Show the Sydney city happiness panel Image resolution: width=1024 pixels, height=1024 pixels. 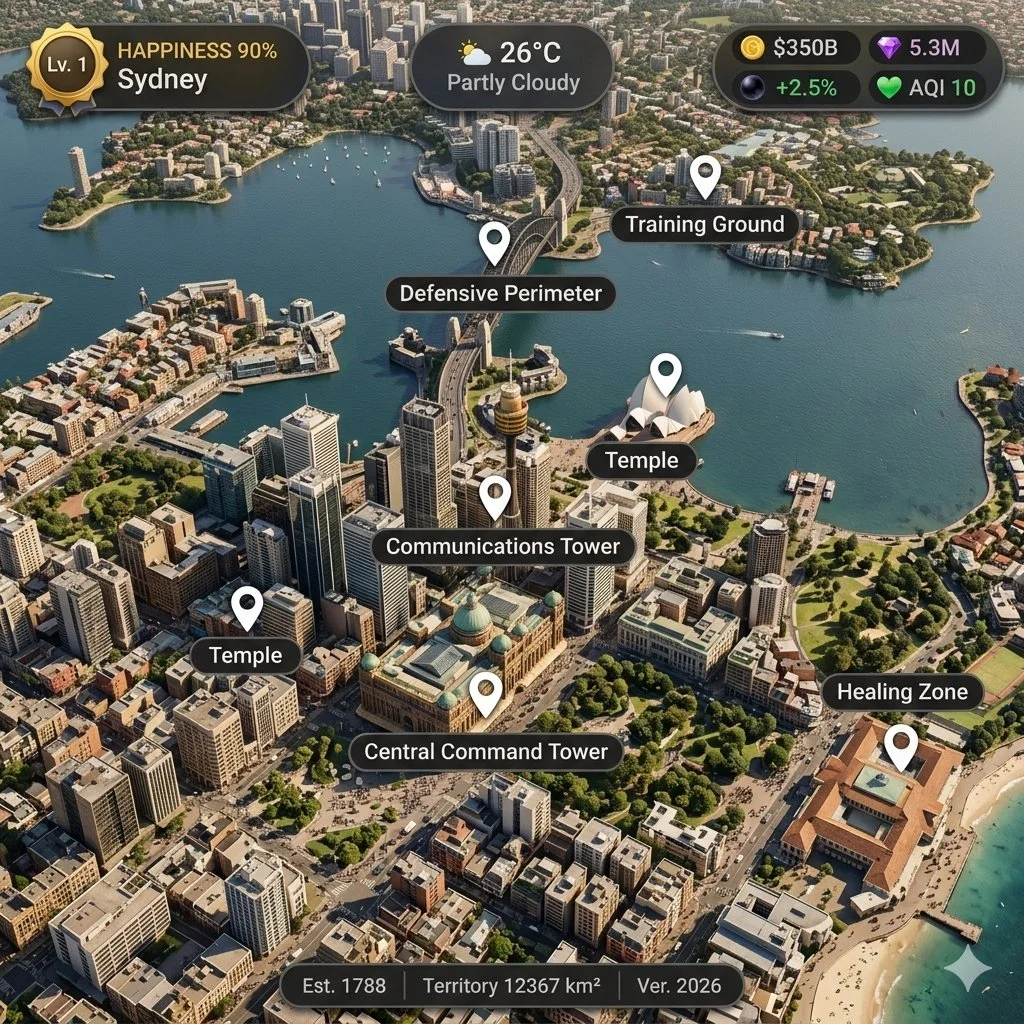coord(197,66)
